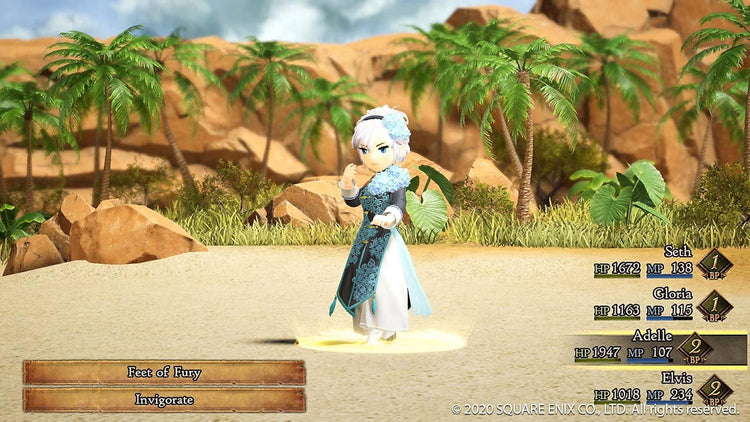Choose the Invigorate command
Screen dimensions: 750x422
click(164, 399)
